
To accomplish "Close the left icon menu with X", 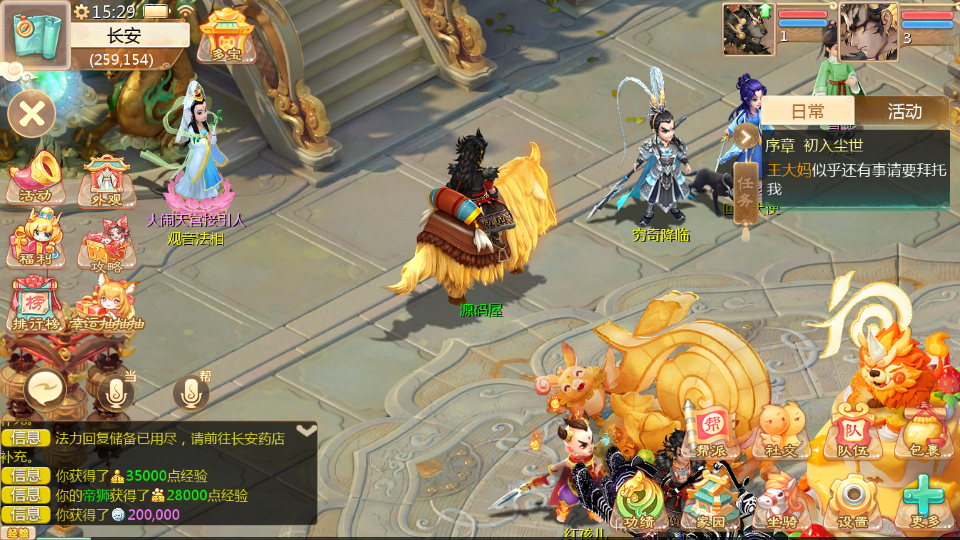I will click(32, 114).
